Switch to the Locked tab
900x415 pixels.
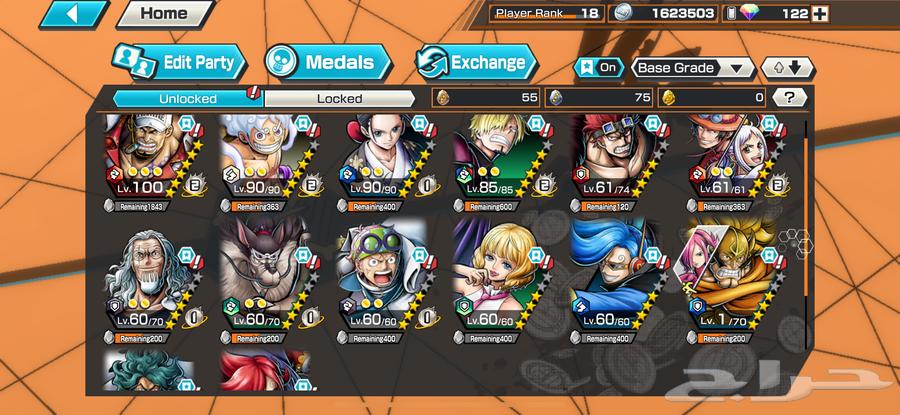coord(339,98)
